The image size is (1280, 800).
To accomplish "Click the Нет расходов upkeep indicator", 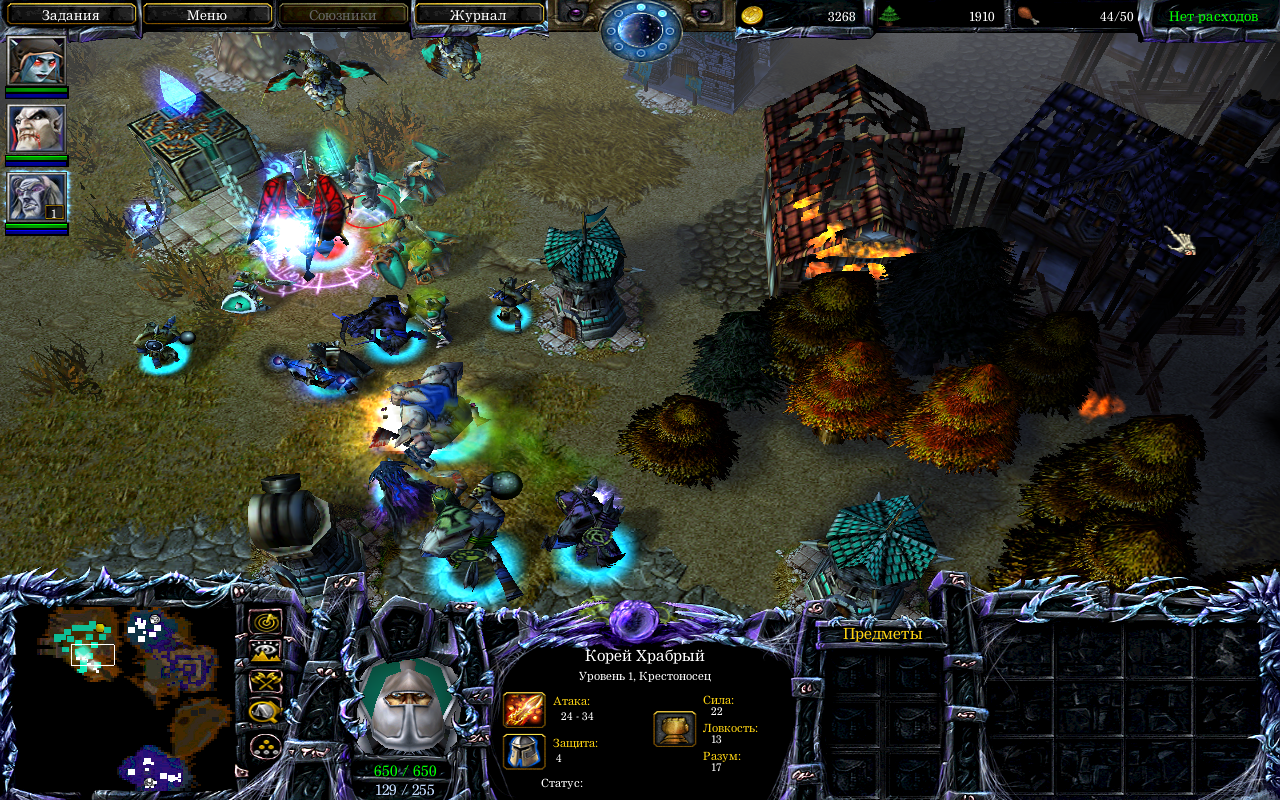I will pos(1213,16).
